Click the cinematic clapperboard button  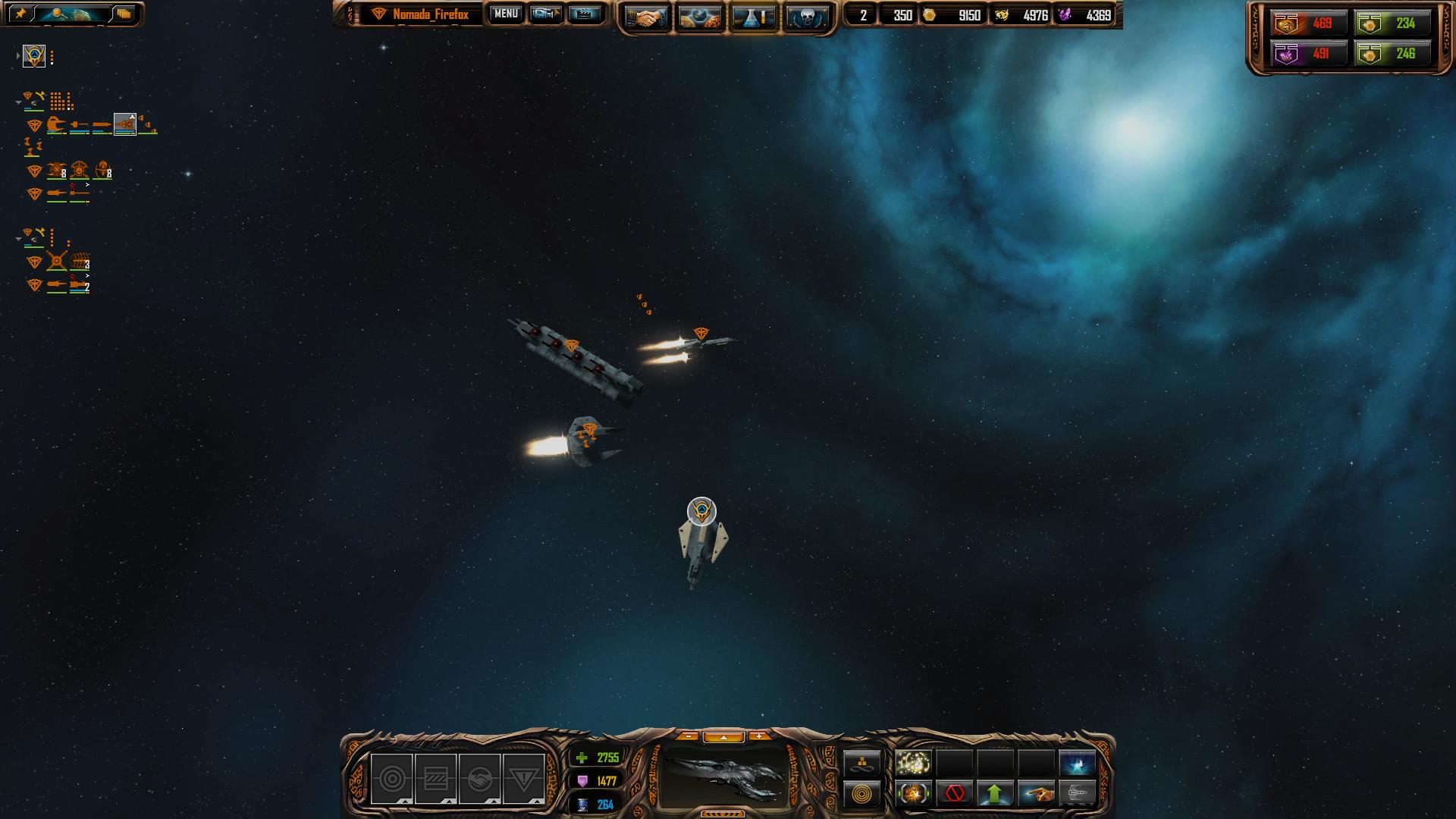584,14
